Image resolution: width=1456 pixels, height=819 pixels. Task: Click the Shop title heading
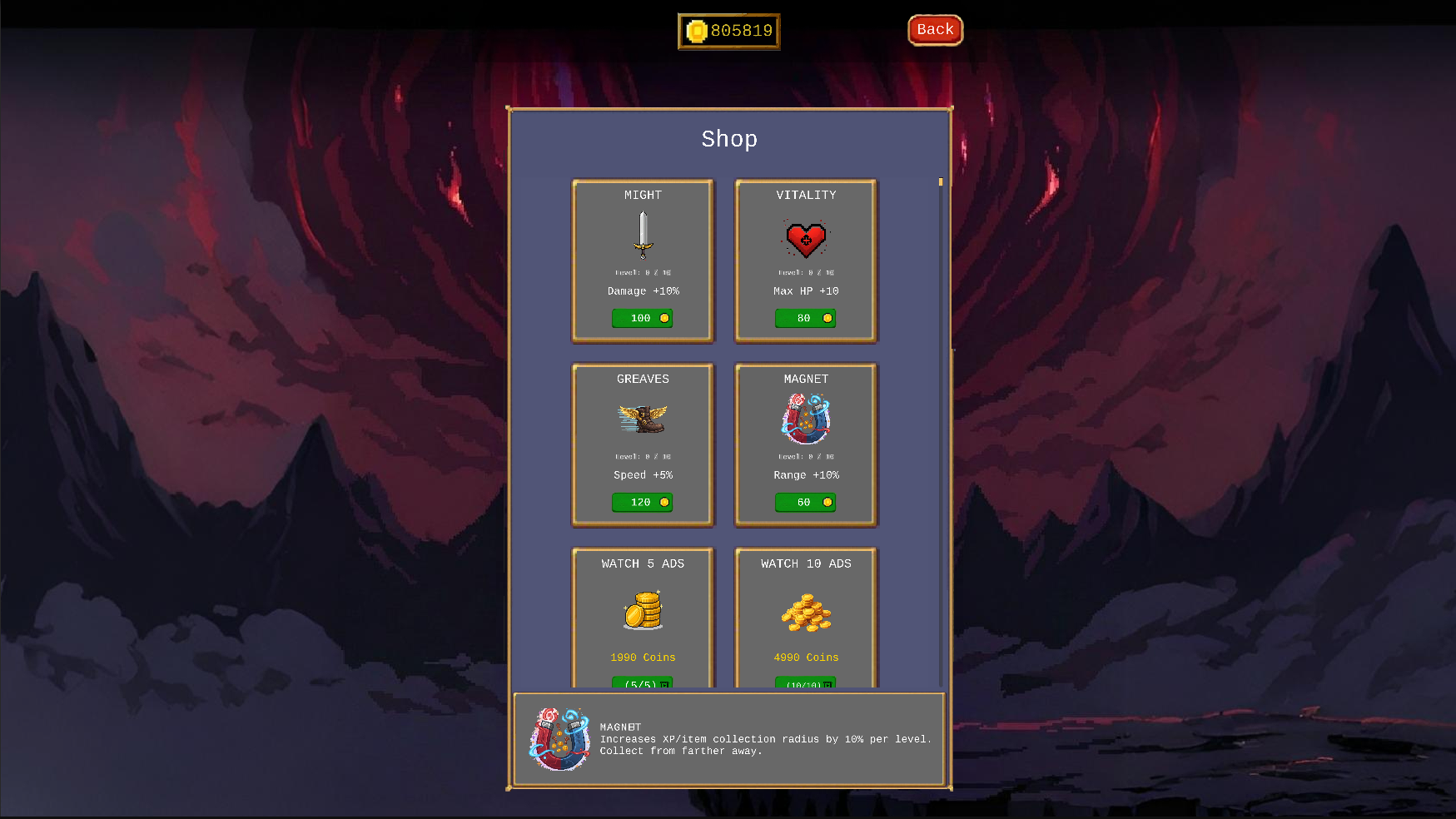(x=729, y=139)
